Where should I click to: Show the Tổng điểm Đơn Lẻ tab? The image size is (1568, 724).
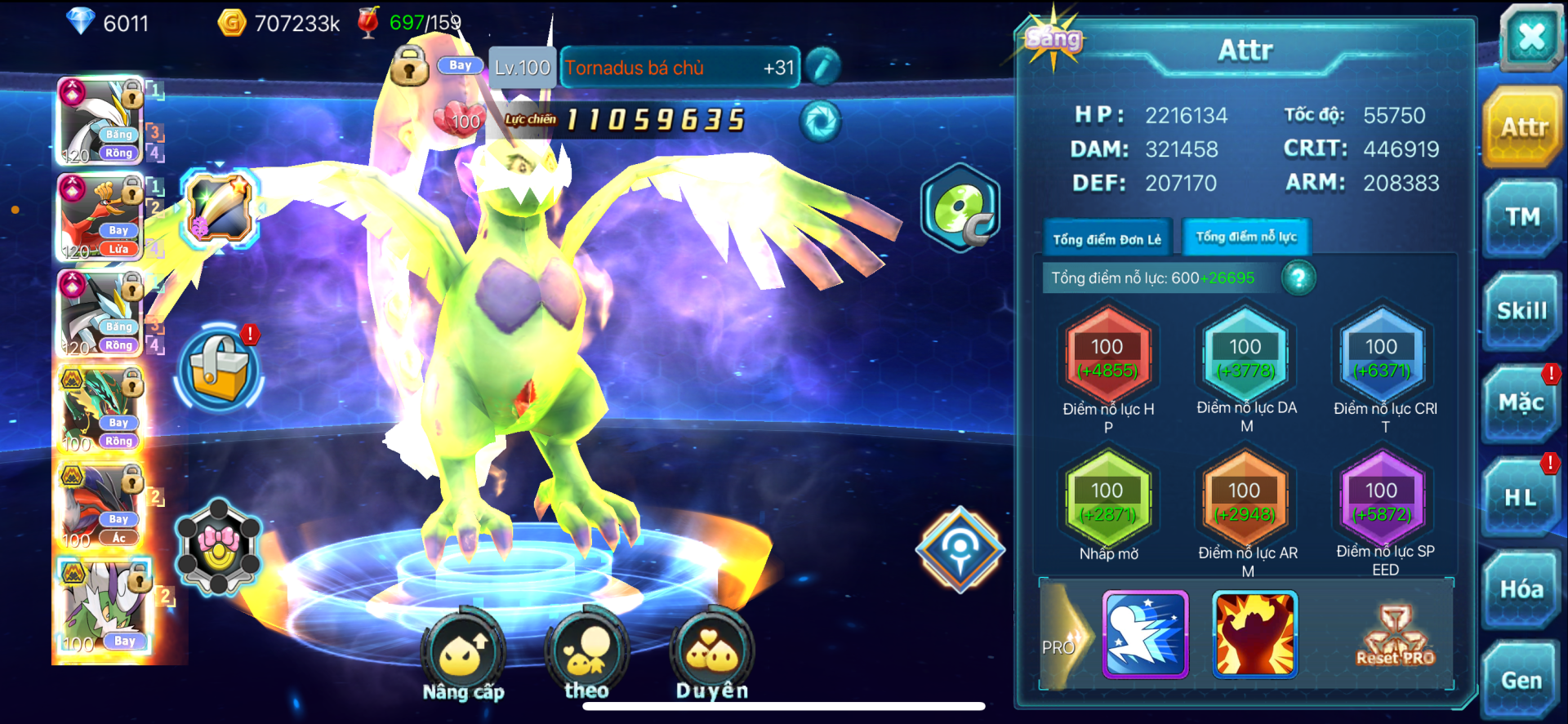click(x=1107, y=239)
